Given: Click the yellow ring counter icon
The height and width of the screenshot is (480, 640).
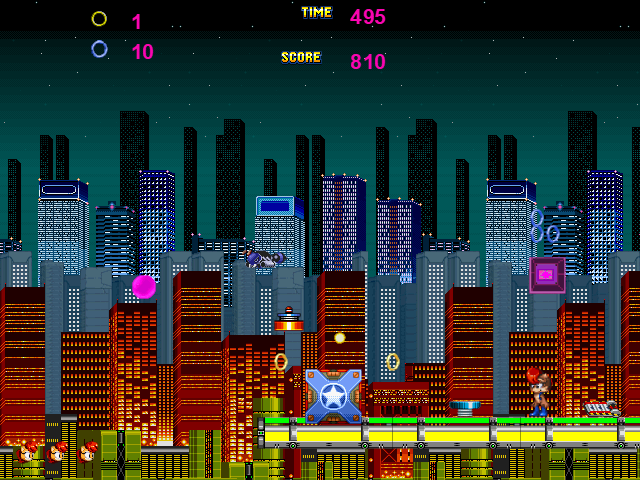Looking at the screenshot, I should 99,19.
